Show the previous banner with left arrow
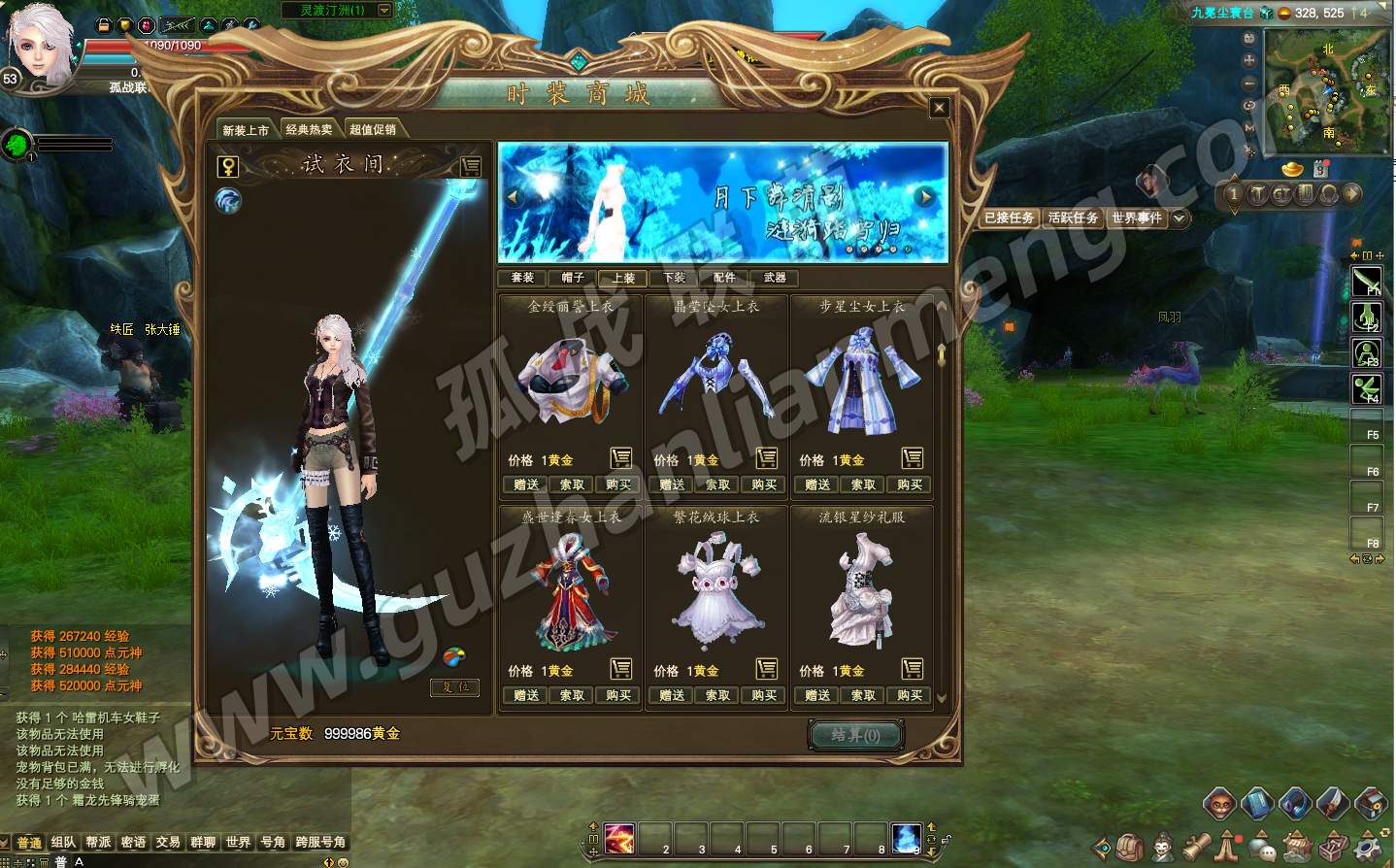This screenshot has height=868, width=1396. [x=515, y=197]
